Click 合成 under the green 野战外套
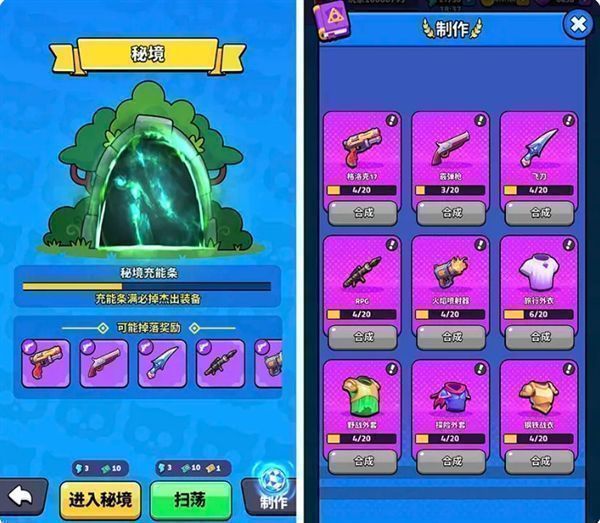The width and height of the screenshot is (600, 523). pos(361,461)
